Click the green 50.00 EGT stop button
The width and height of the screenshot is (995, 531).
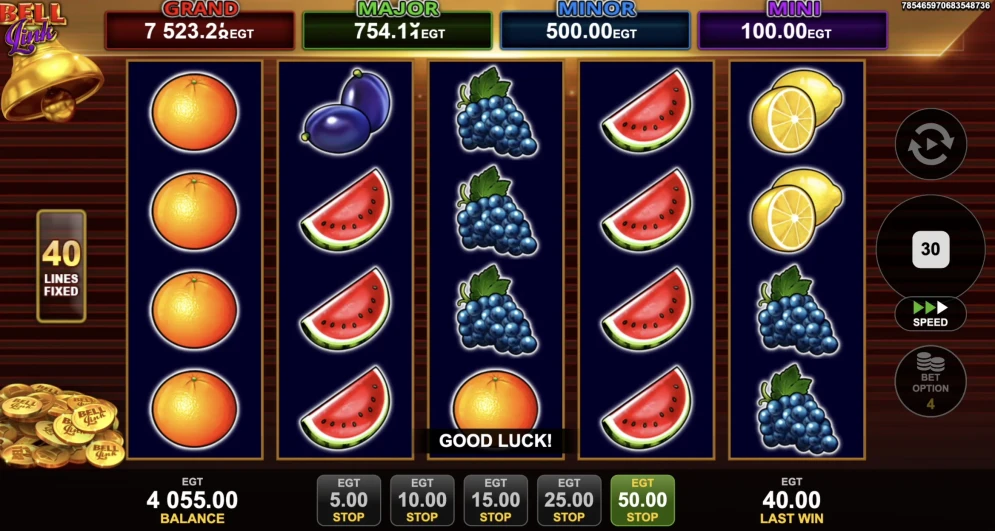pos(642,500)
